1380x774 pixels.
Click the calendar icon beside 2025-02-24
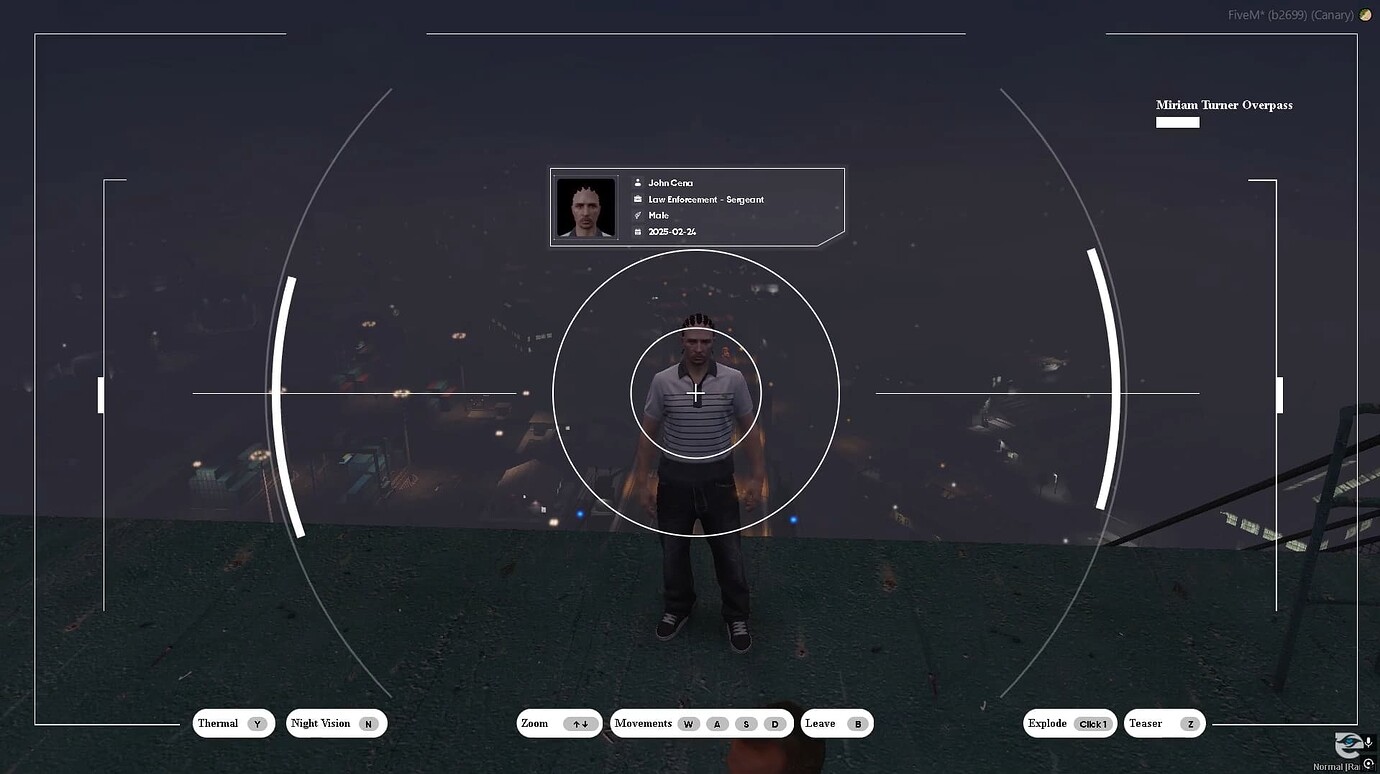click(638, 231)
